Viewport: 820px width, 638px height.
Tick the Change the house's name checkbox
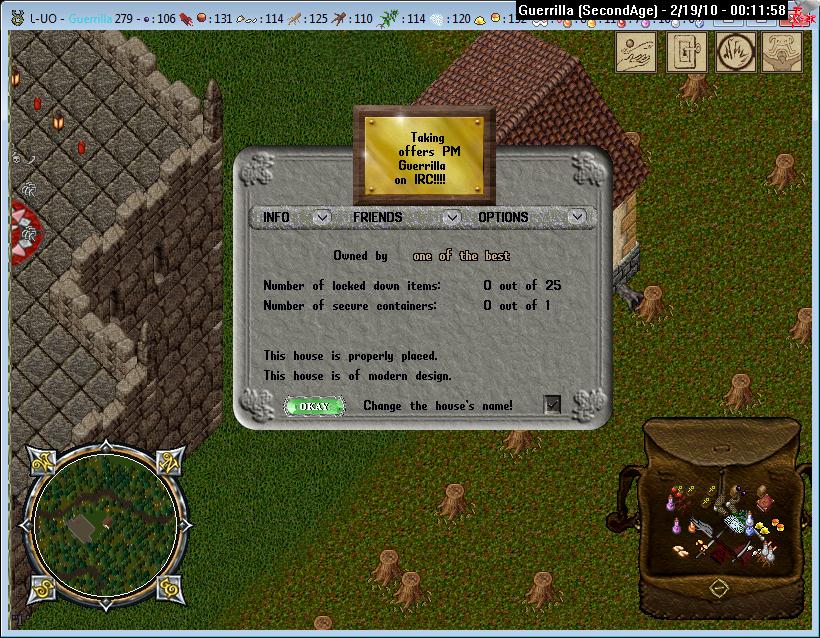point(552,405)
